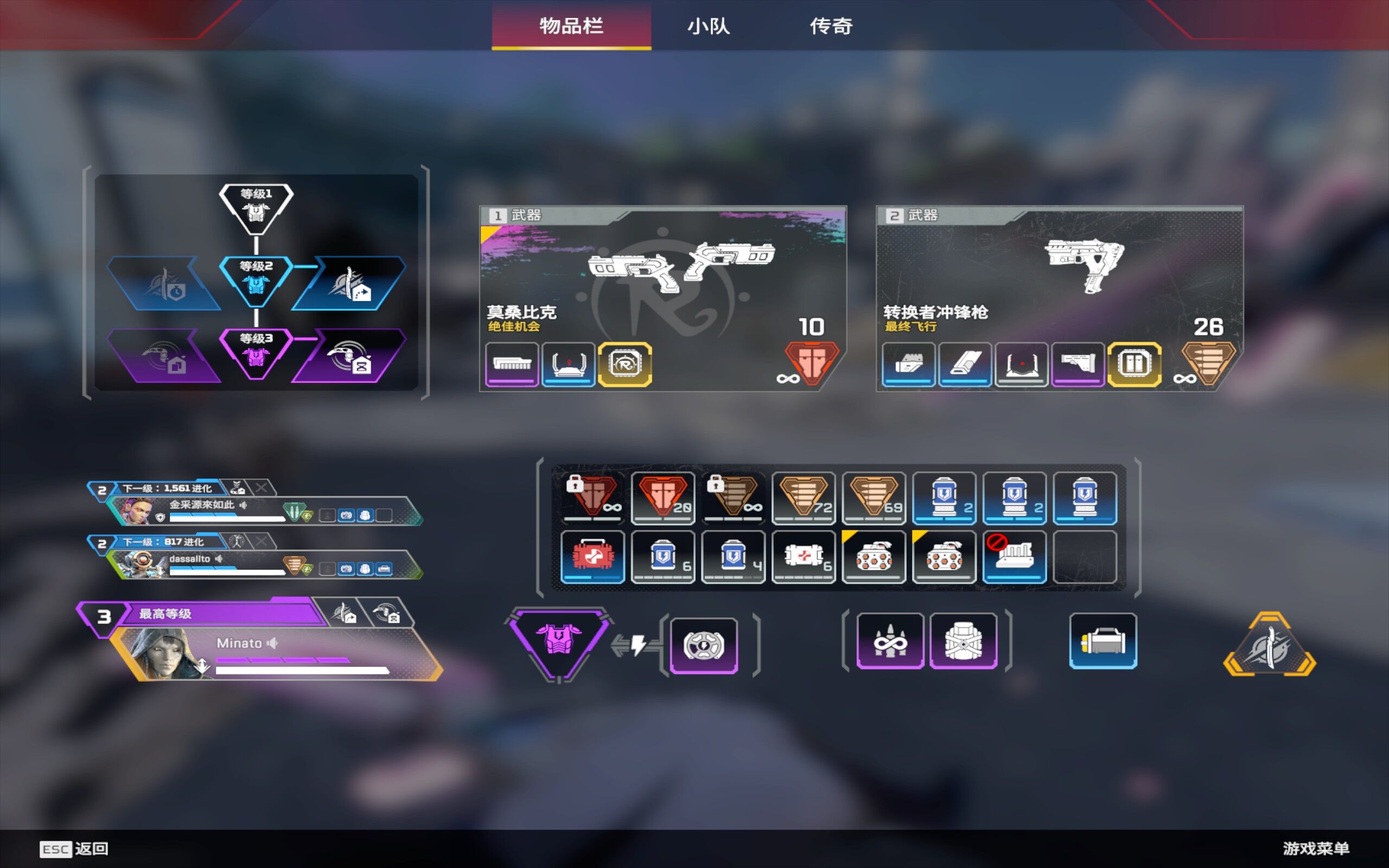Click the blue survival item slot
The height and width of the screenshot is (868, 1389).
[1103, 641]
